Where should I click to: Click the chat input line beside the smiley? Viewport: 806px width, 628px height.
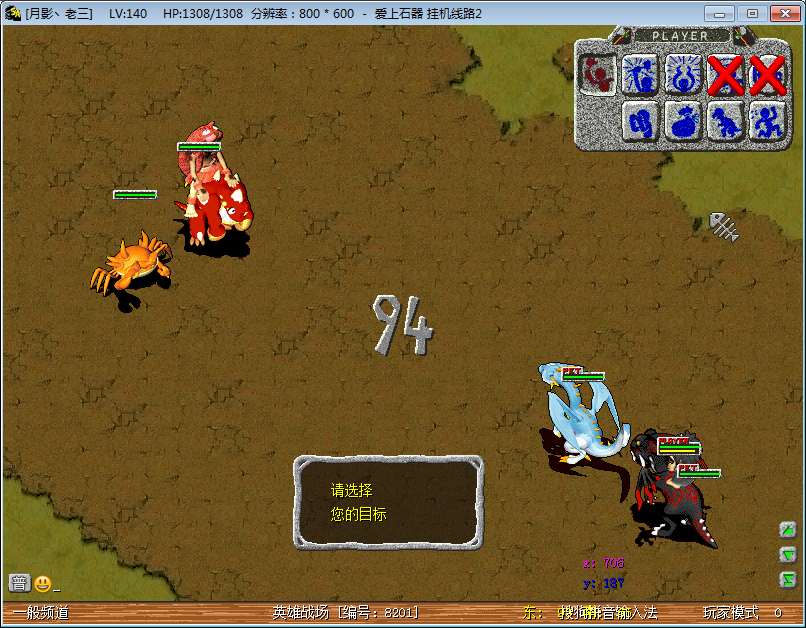coord(150,584)
